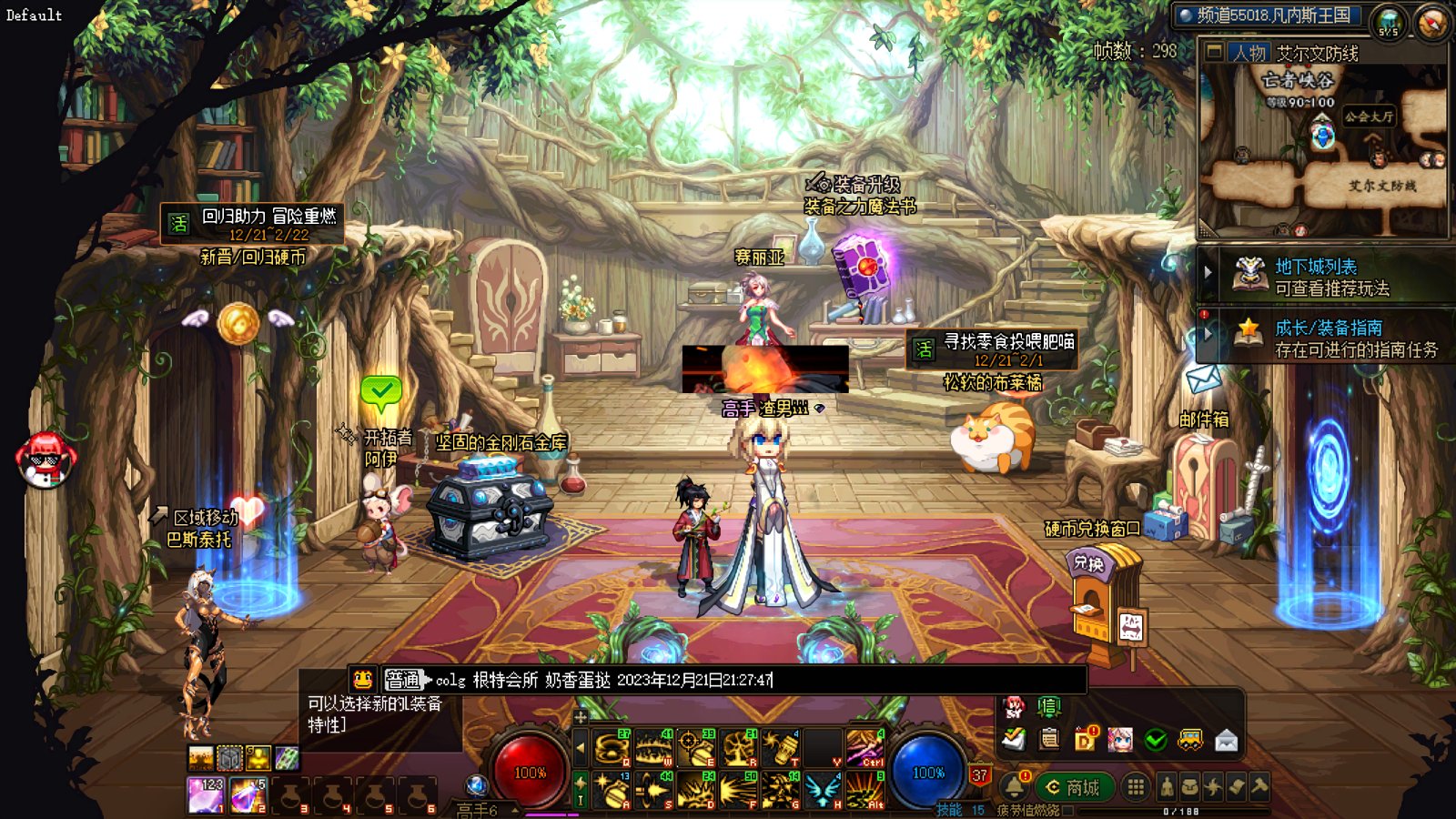Select the purple potion in quick slot 1
This screenshot has height=819, width=1456.
click(206, 794)
